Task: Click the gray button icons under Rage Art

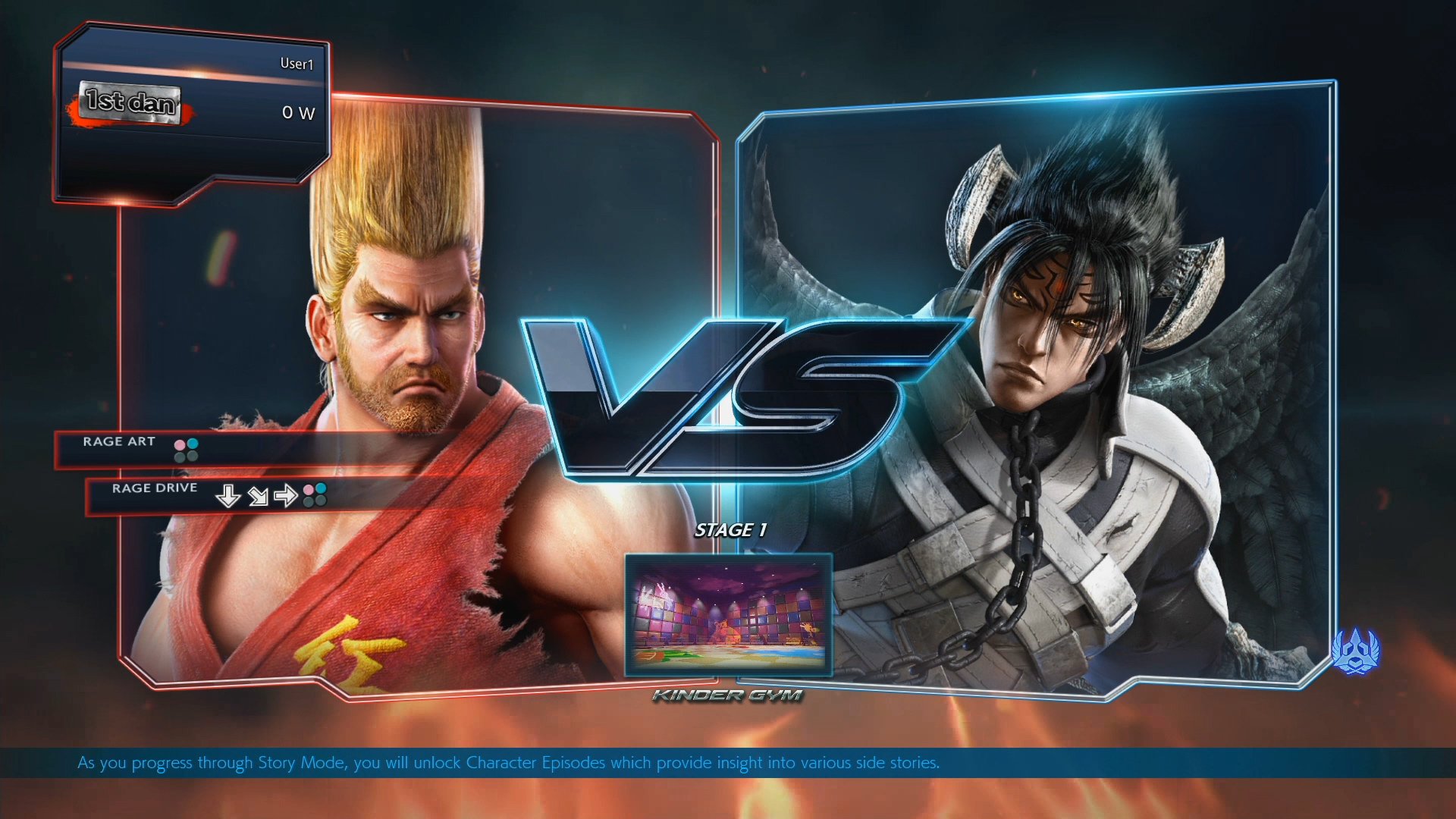Action: [x=187, y=457]
